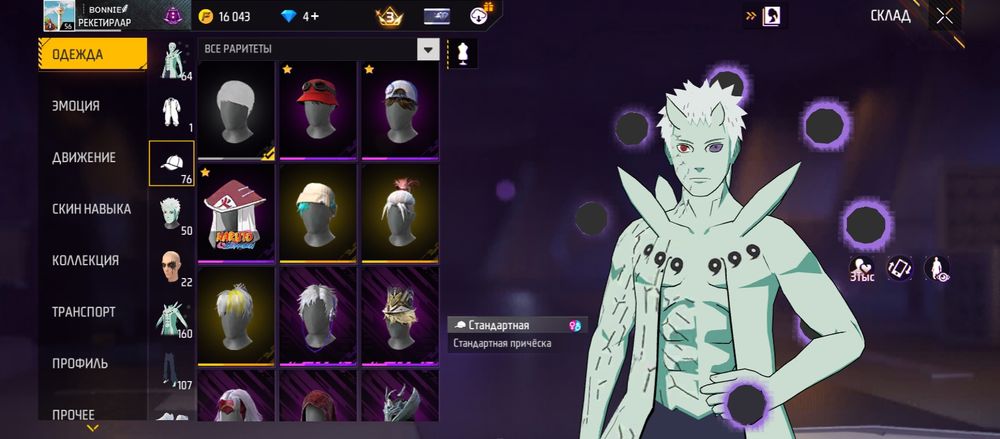Screen dimensions: 1000x439
Task: Open the КОЛЛЕКЦИЯ section
Action: [85, 261]
